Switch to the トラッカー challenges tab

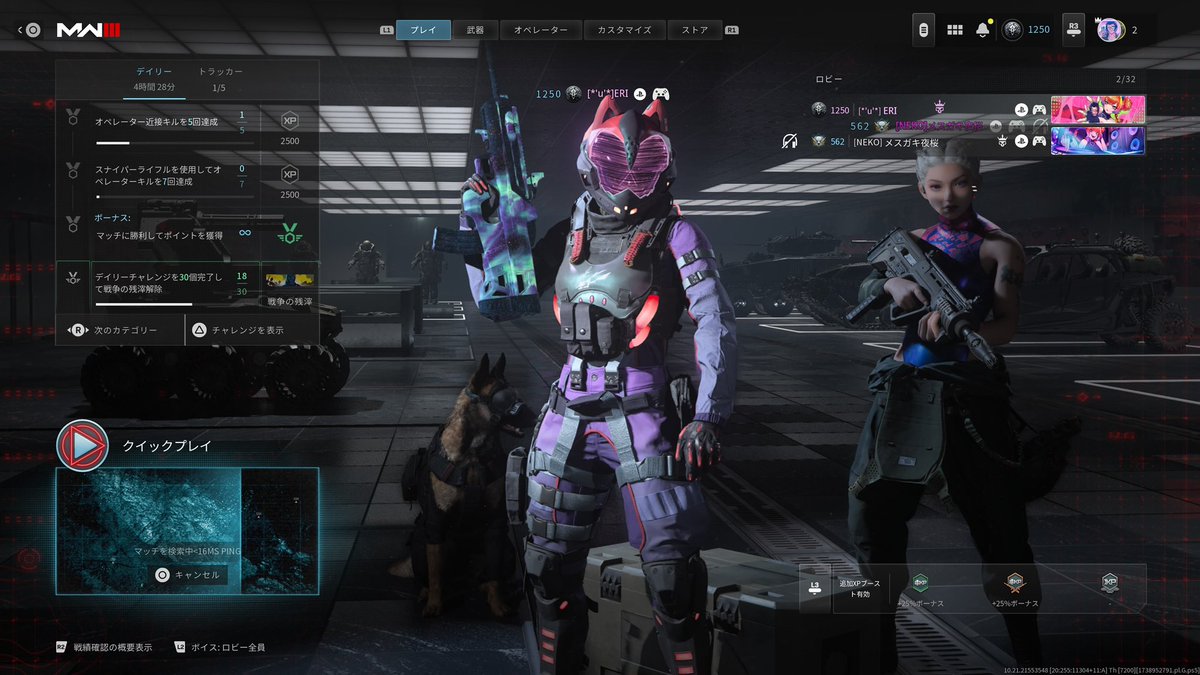click(220, 72)
